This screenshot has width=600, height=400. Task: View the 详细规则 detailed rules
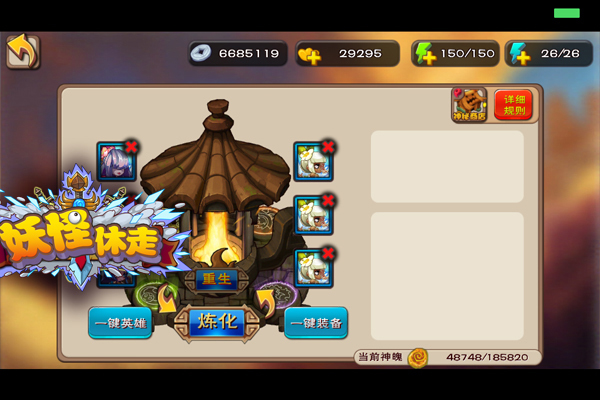click(513, 105)
